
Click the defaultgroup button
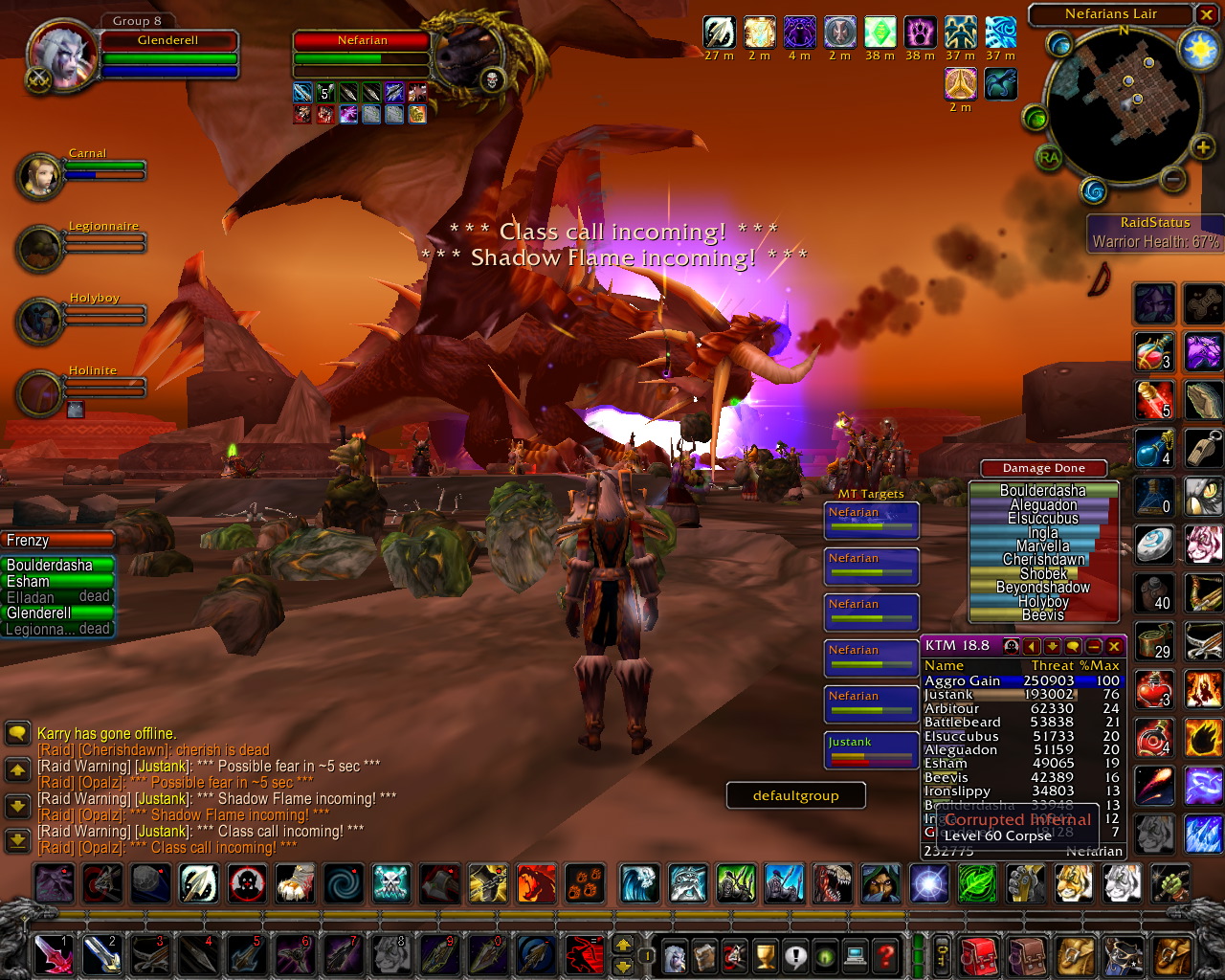coord(795,795)
